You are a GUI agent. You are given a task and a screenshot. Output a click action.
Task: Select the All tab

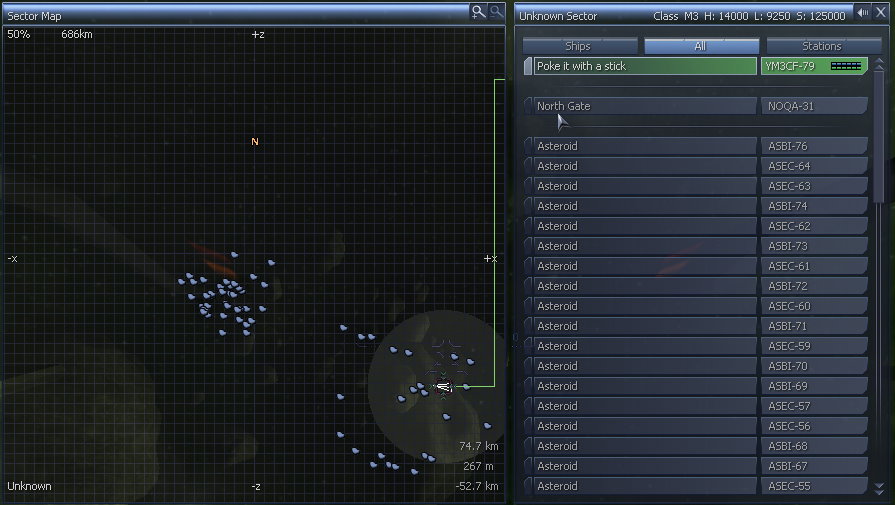pos(700,46)
